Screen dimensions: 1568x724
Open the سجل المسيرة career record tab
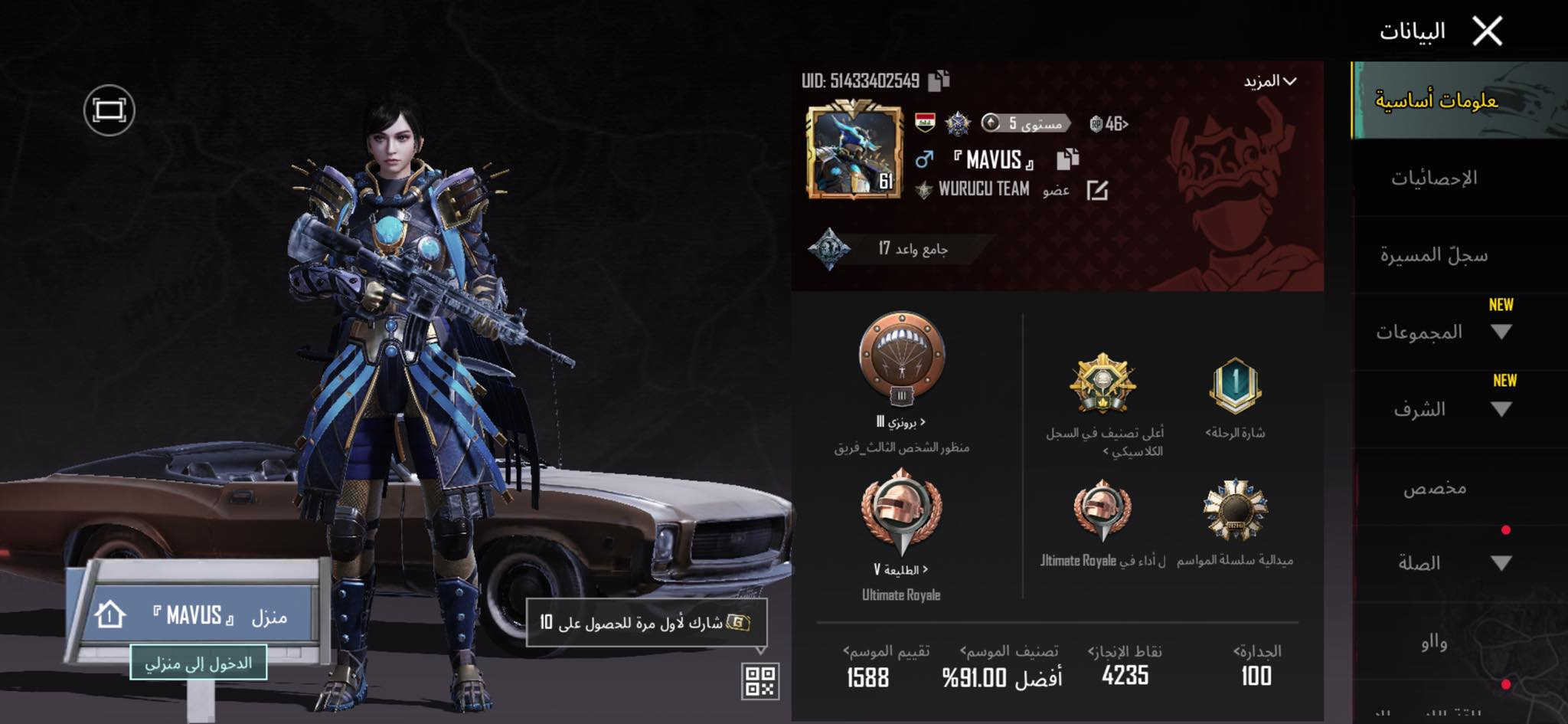(x=1433, y=255)
